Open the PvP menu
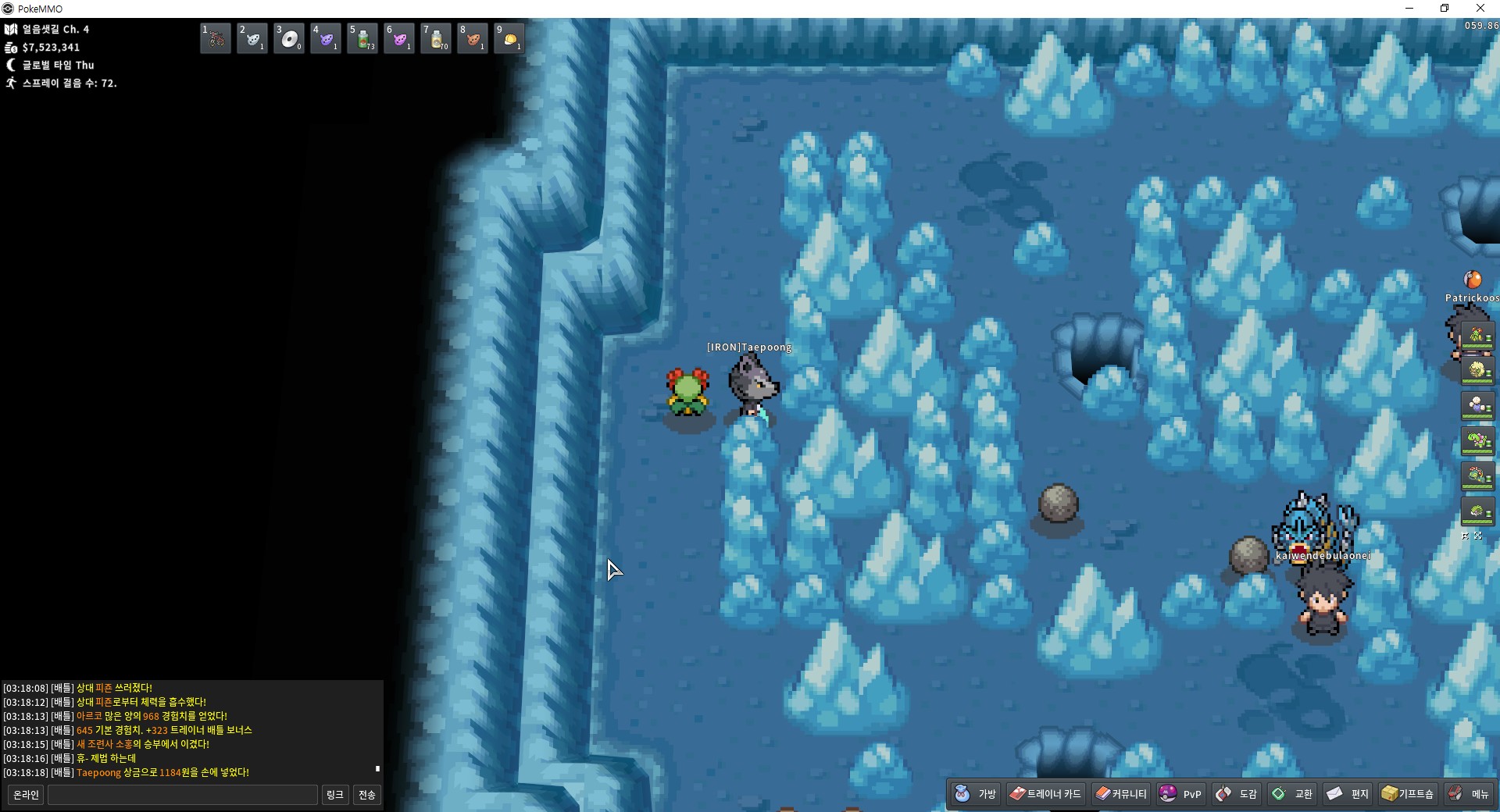This screenshot has width=1500, height=812. click(1180, 794)
